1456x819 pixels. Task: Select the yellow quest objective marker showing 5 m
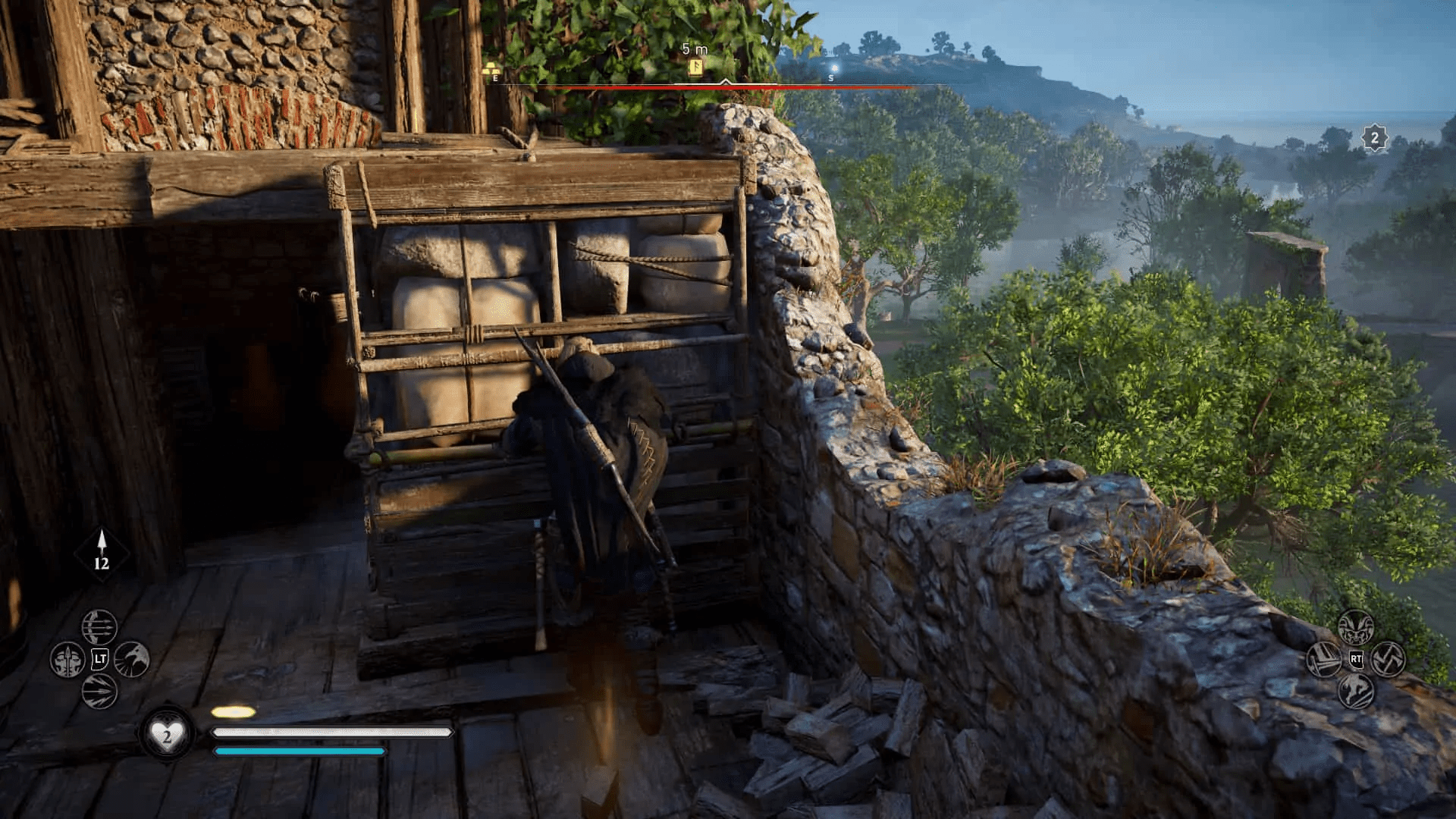coord(695,66)
